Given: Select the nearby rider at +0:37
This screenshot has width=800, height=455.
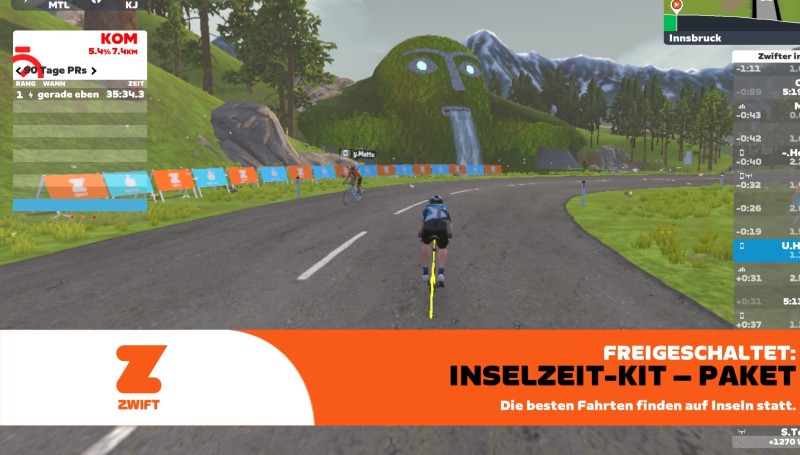Looking at the screenshot, I should [x=766, y=323].
